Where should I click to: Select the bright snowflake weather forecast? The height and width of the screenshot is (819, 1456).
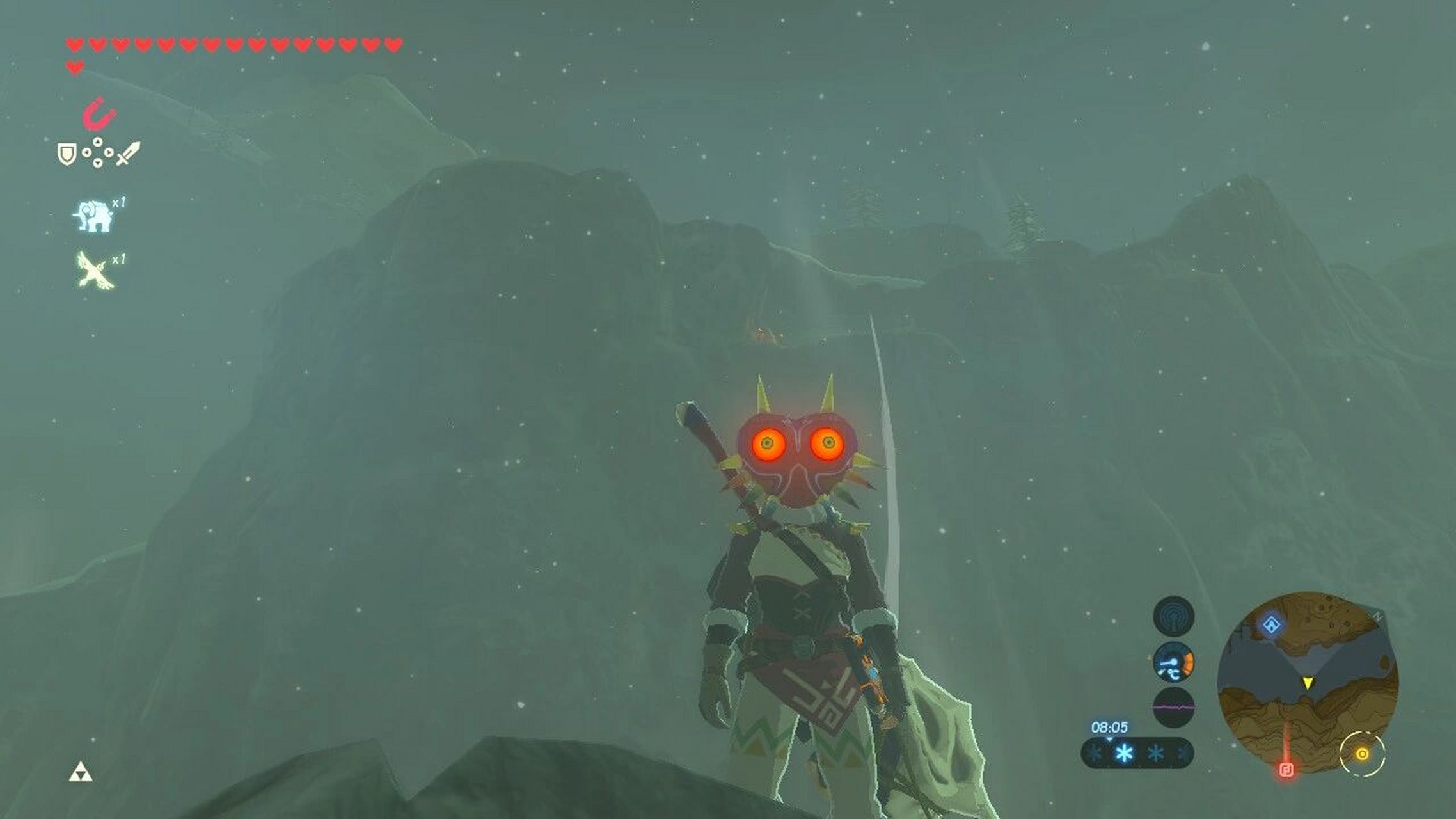tap(1124, 753)
